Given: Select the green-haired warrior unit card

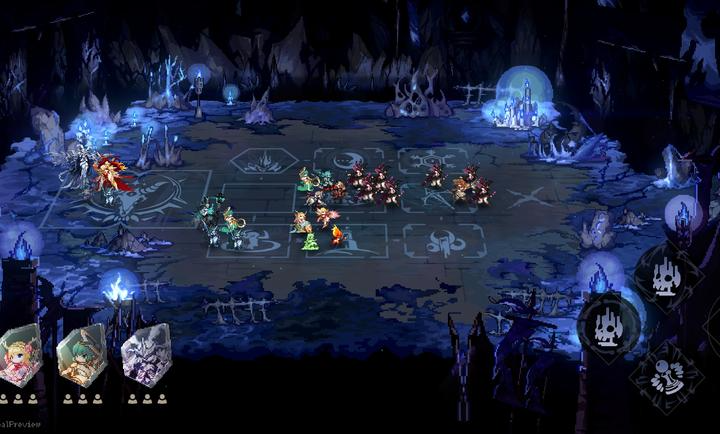Looking at the screenshot, I should 82,356.
